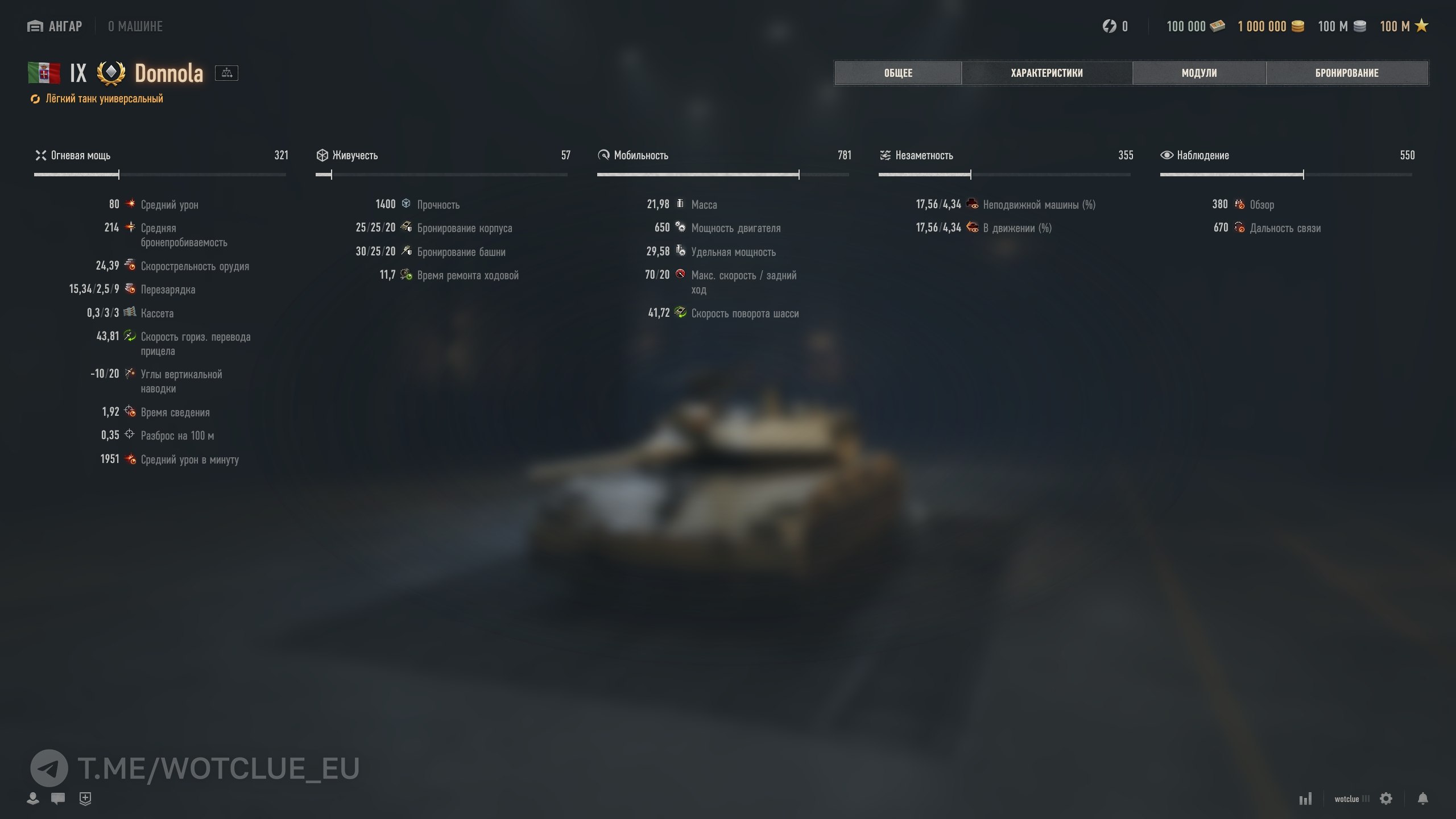Screen dimensions: 1456x819
Task: Return to the Ангар hangar screen
Action: tap(55, 26)
